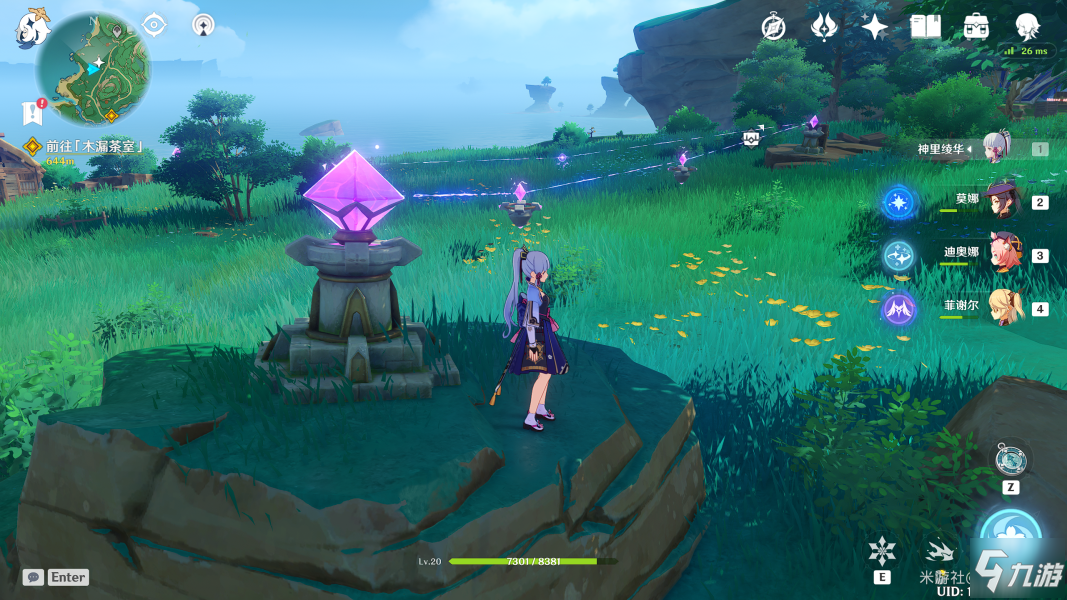This screenshot has height=600, width=1067.
Task: Open the quest log banner icon
Action: click(32, 112)
